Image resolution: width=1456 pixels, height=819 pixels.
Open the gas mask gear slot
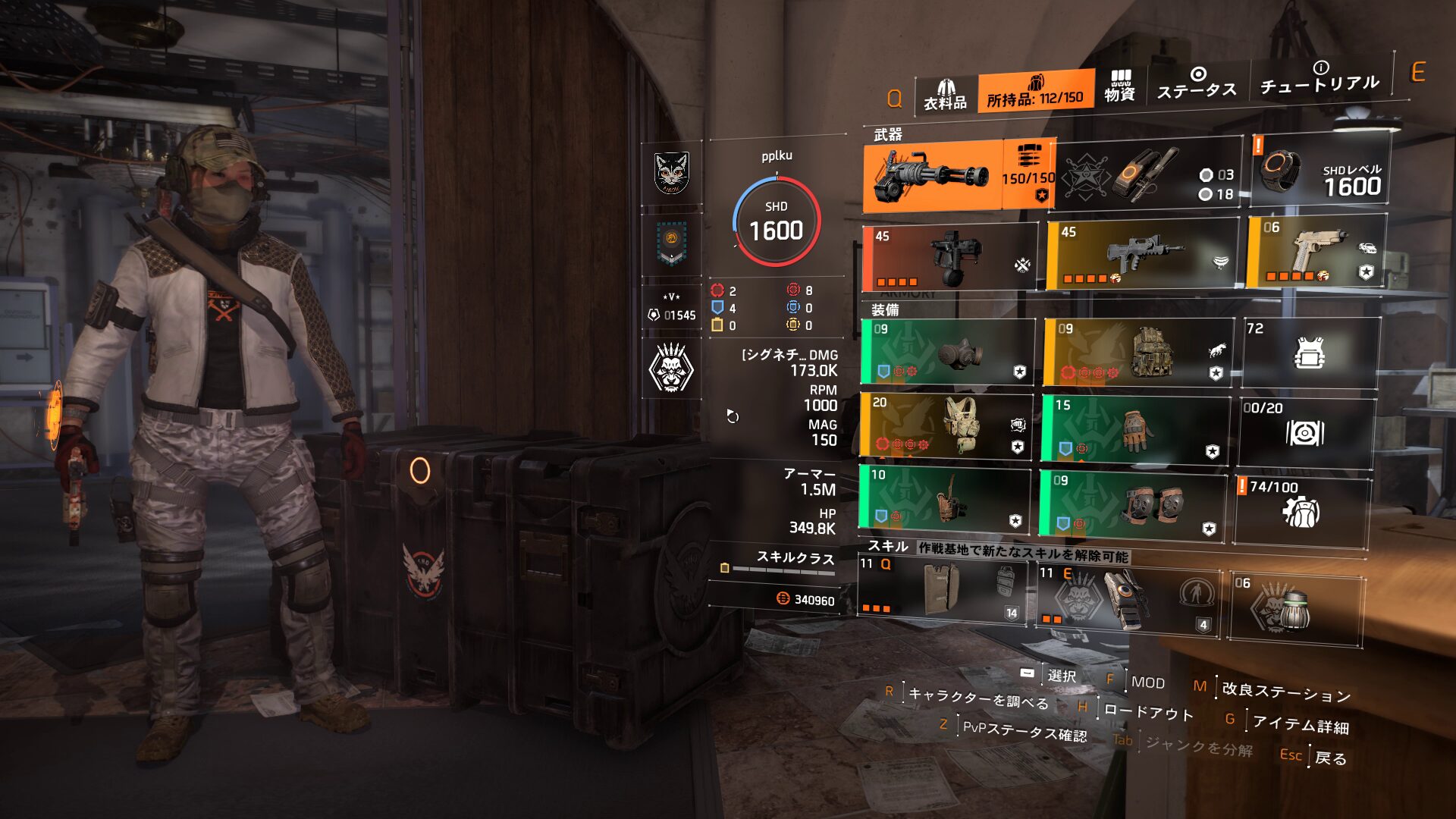tap(947, 353)
